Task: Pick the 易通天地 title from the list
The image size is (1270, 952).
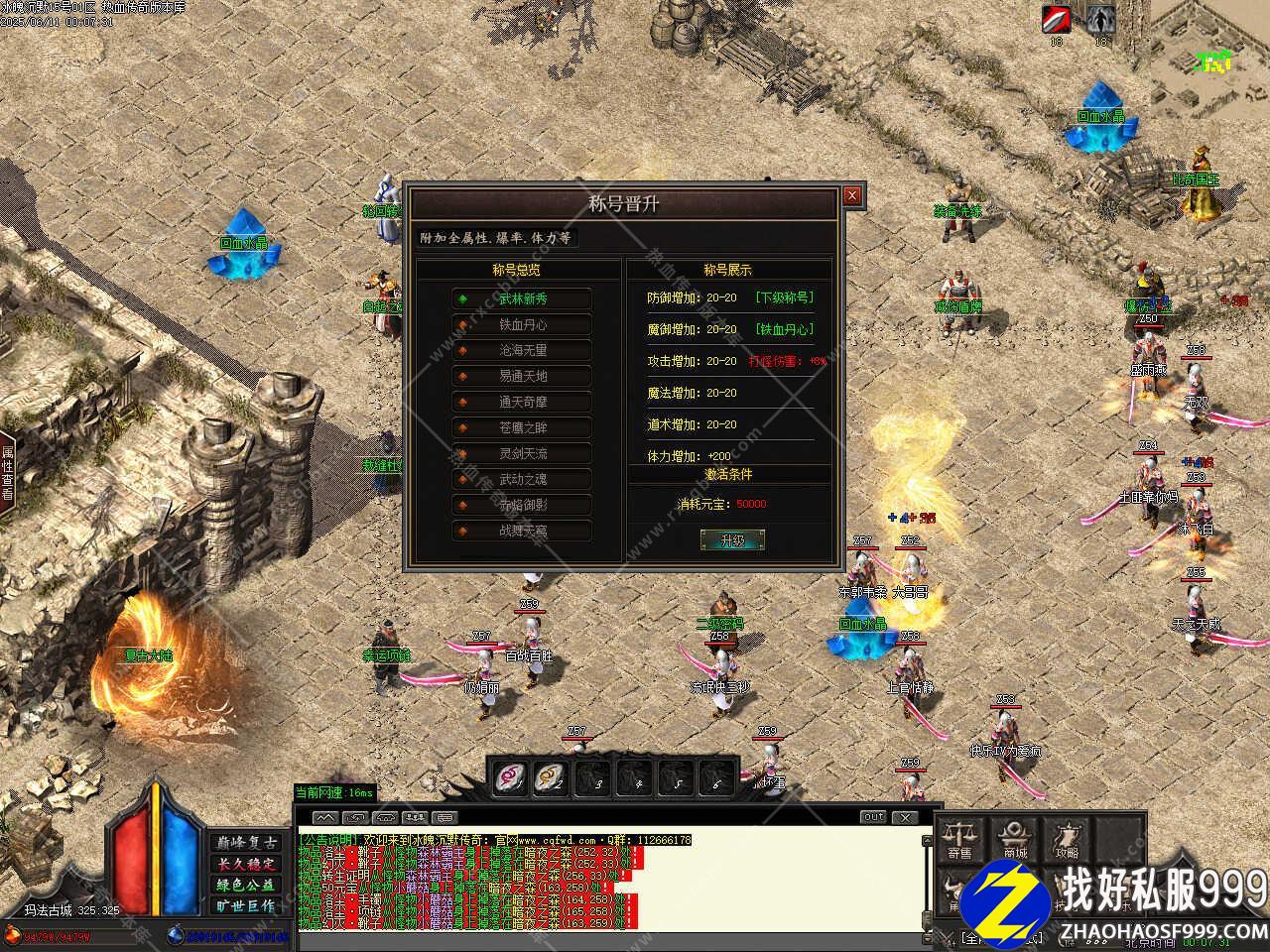Action: coord(522,376)
